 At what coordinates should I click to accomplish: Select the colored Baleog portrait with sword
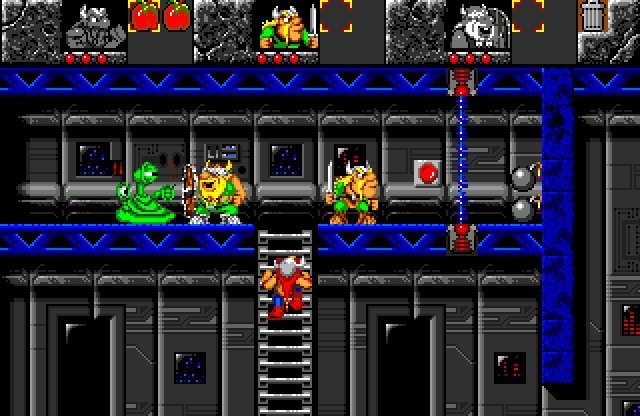click(287, 25)
